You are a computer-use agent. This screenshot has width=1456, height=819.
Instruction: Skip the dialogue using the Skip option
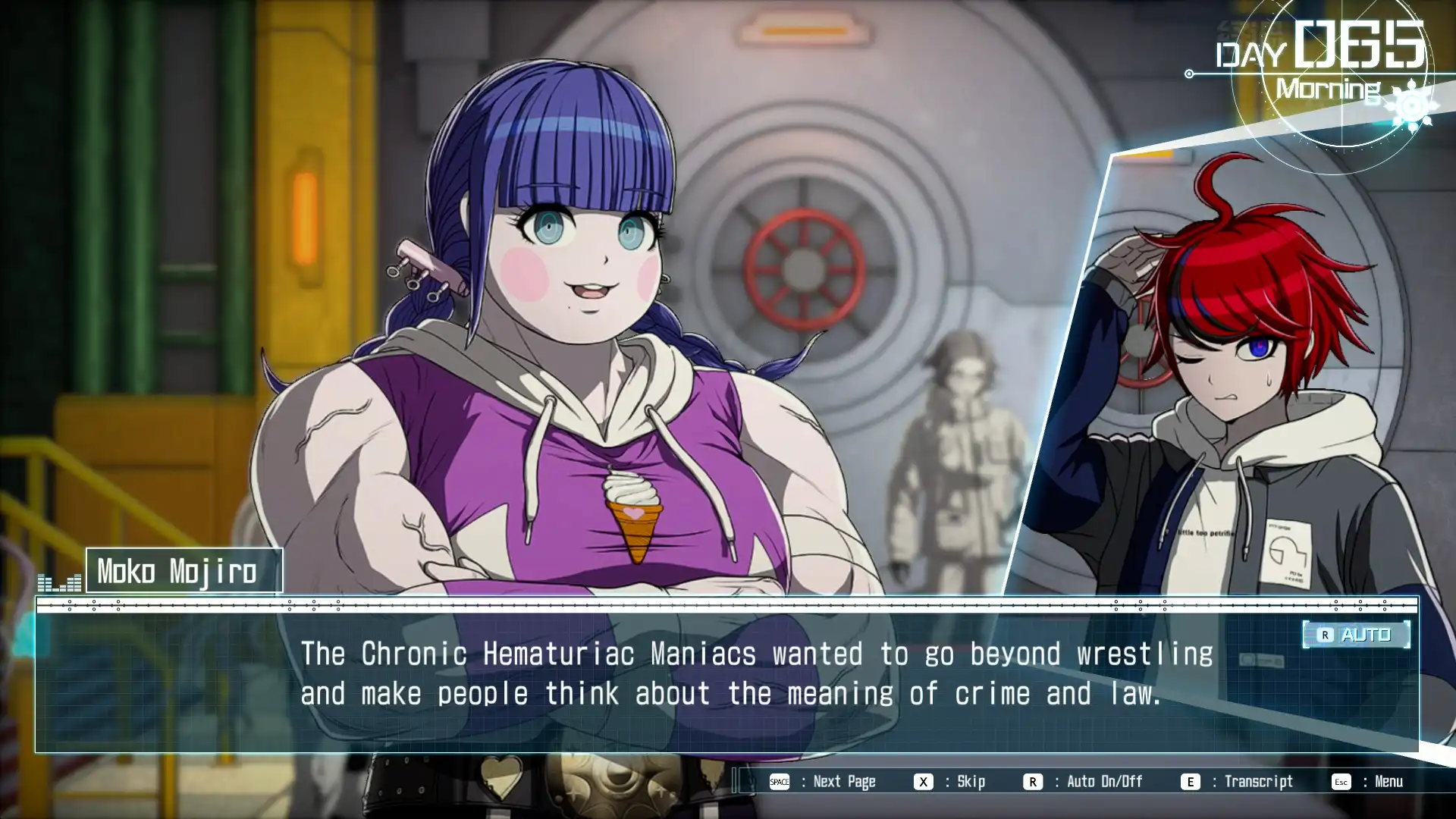[950, 782]
